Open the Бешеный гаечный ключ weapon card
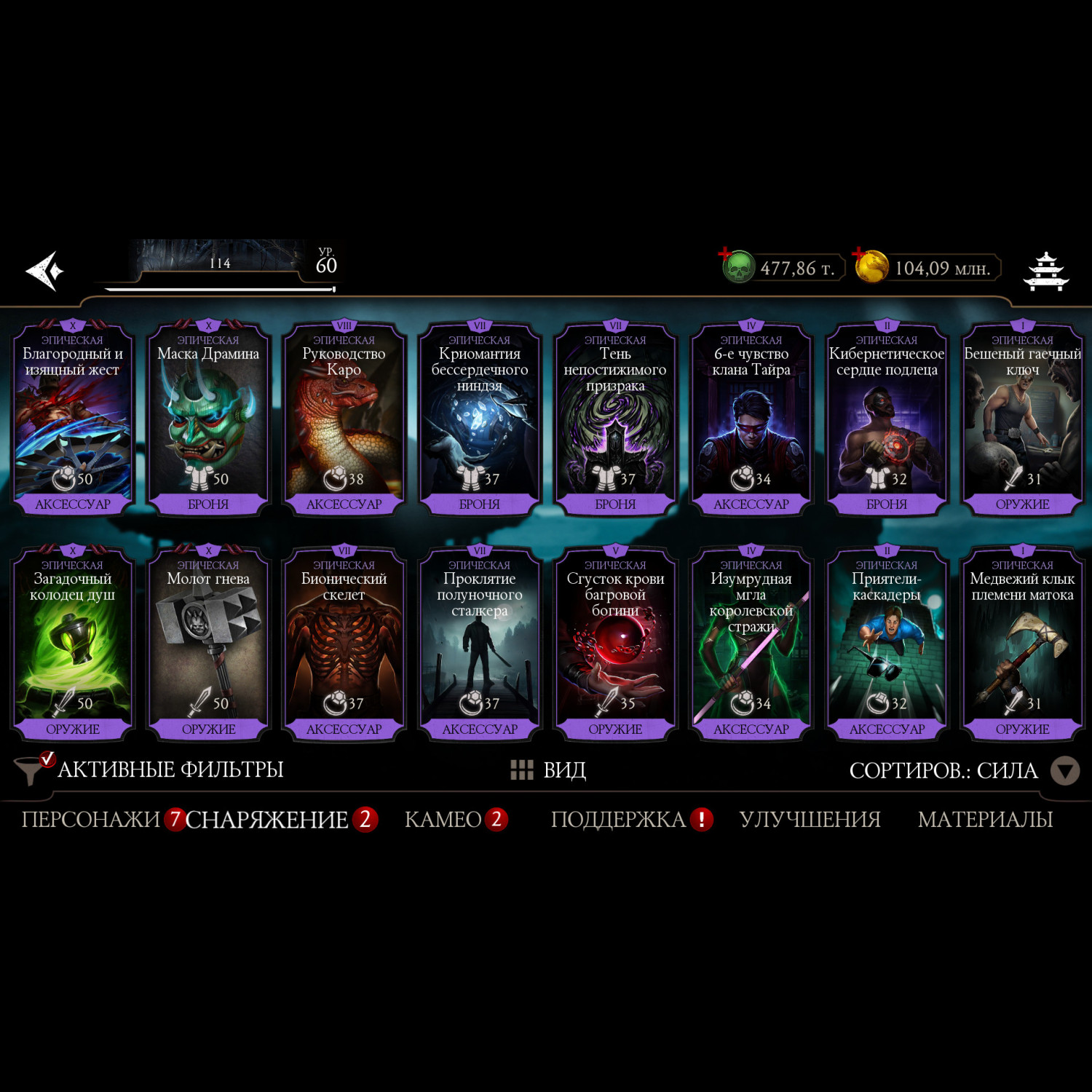 1022,419
